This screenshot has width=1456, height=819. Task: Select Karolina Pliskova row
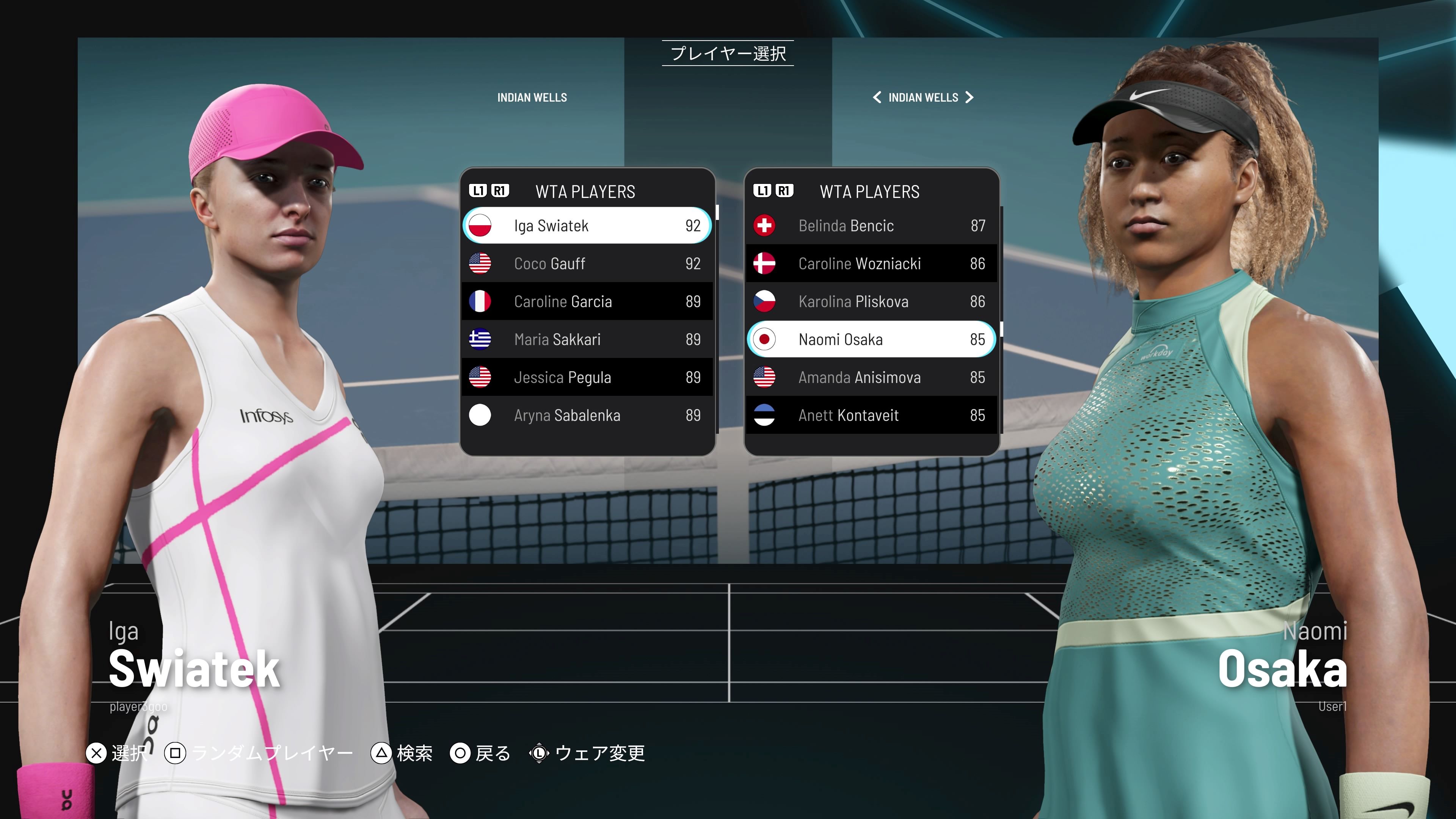[871, 301]
